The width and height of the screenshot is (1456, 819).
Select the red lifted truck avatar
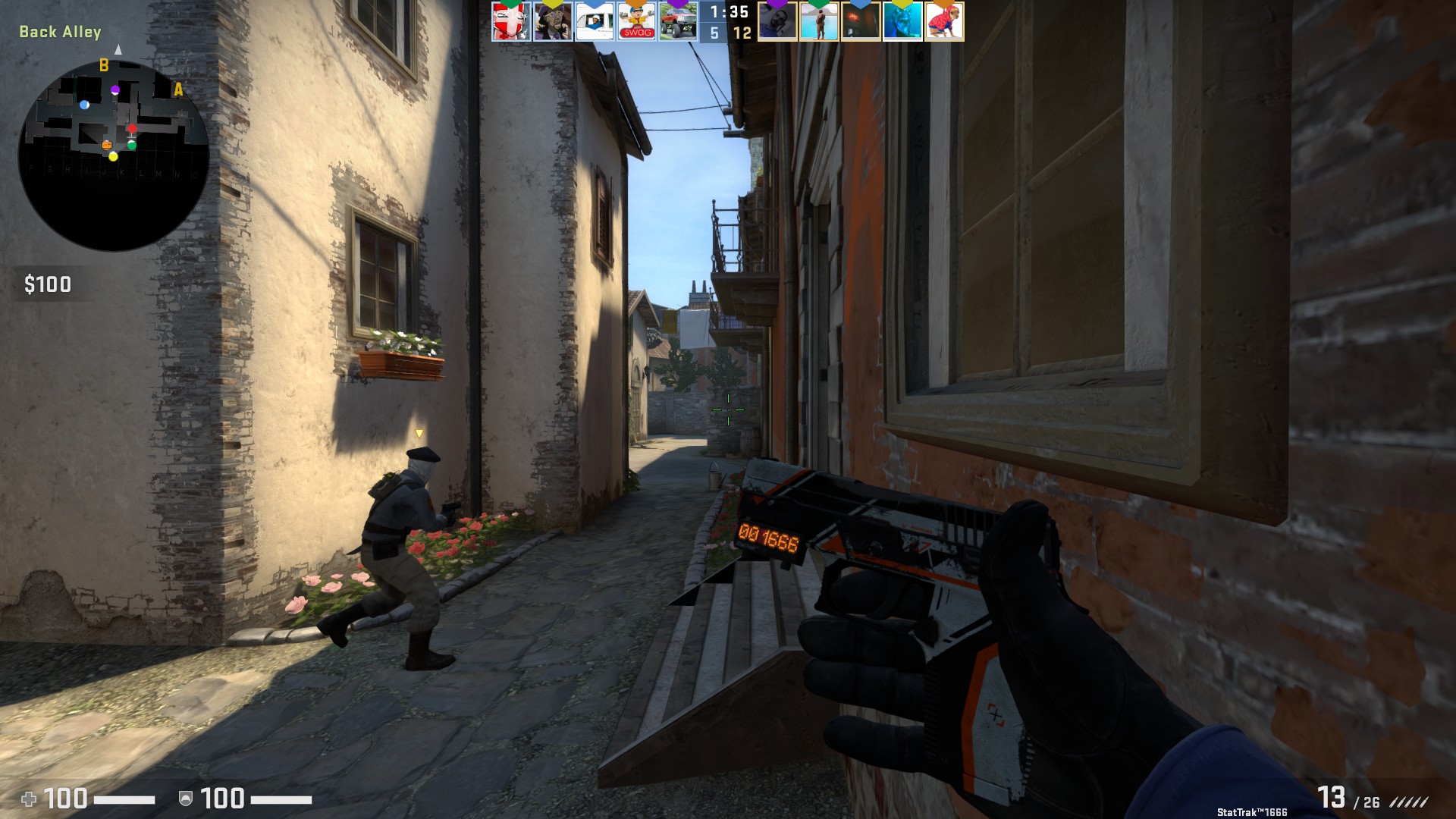click(x=678, y=22)
